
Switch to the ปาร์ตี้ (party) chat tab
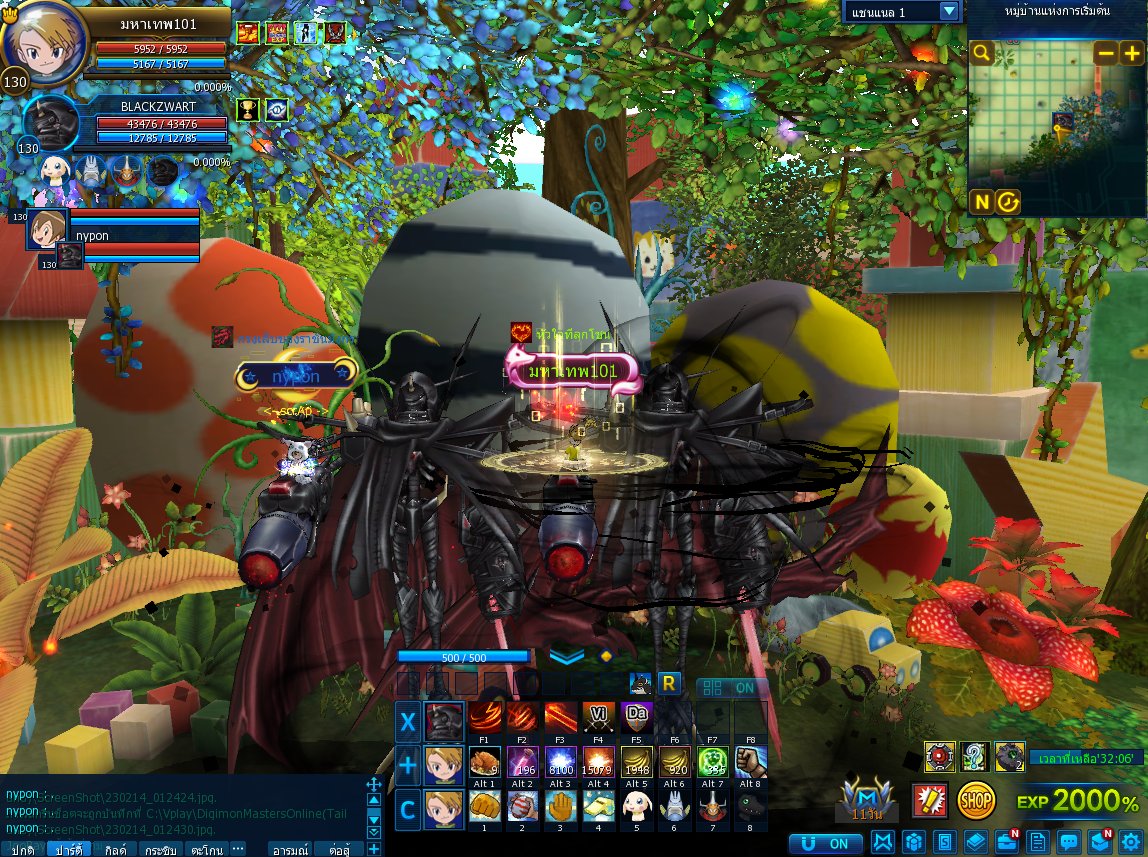click(68, 849)
